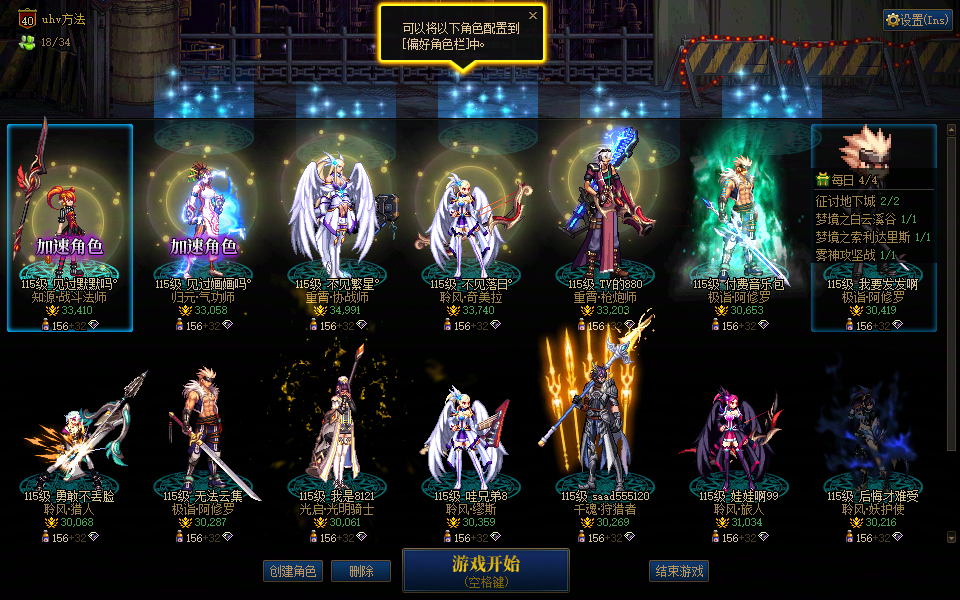Screen dimensions: 960x600
Task: Click the 删除 delete character button
Action: 361,571
